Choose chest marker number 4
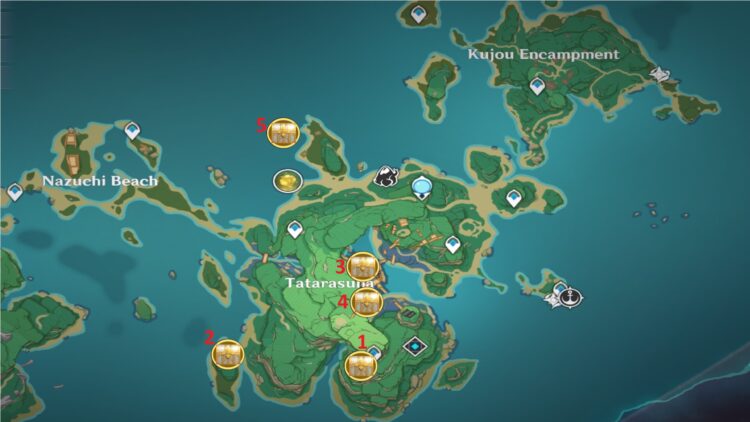The image size is (750, 422). [x=367, y=301]
